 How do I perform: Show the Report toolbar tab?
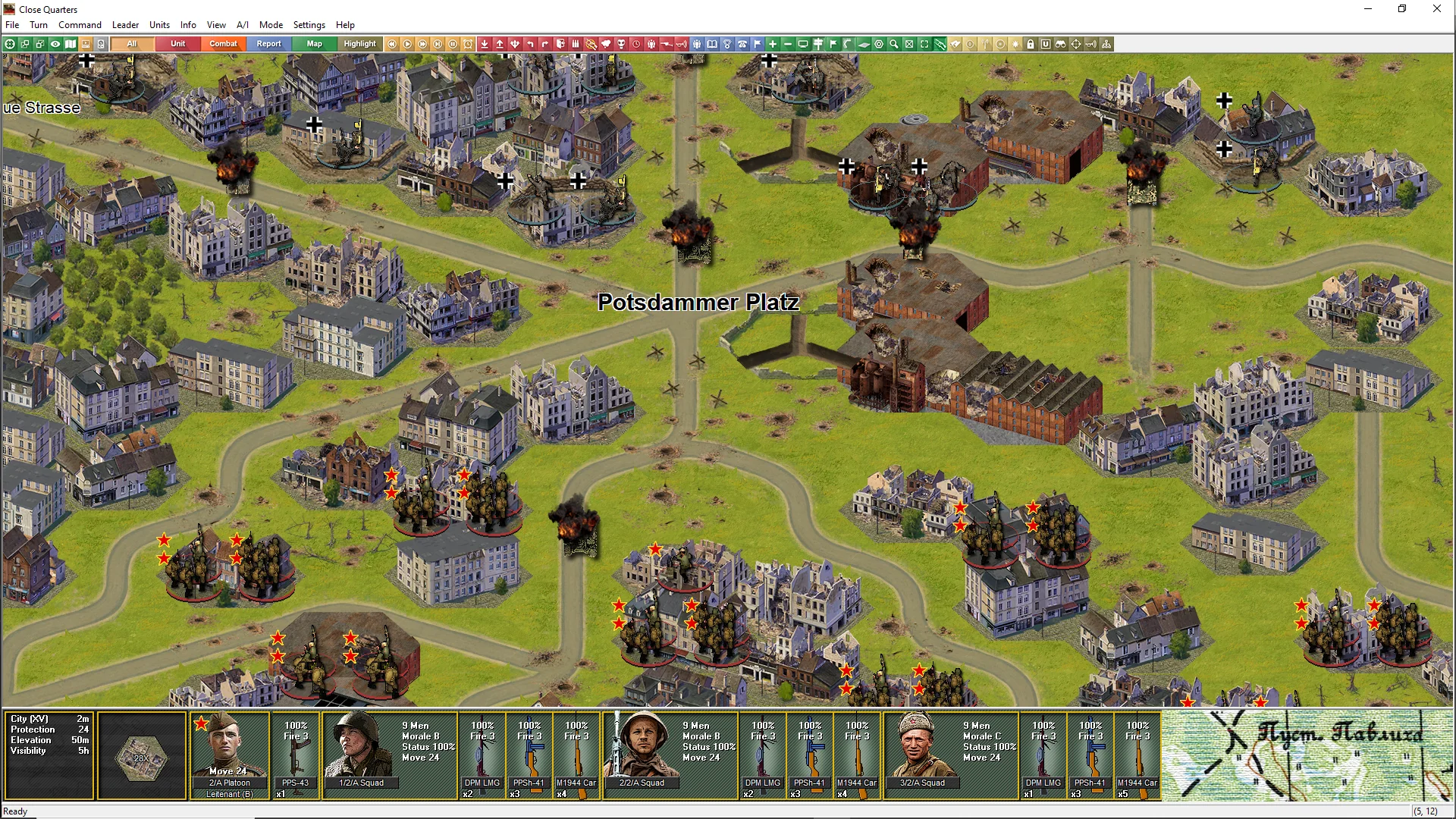pyautogui.click(x=268, y=44)
